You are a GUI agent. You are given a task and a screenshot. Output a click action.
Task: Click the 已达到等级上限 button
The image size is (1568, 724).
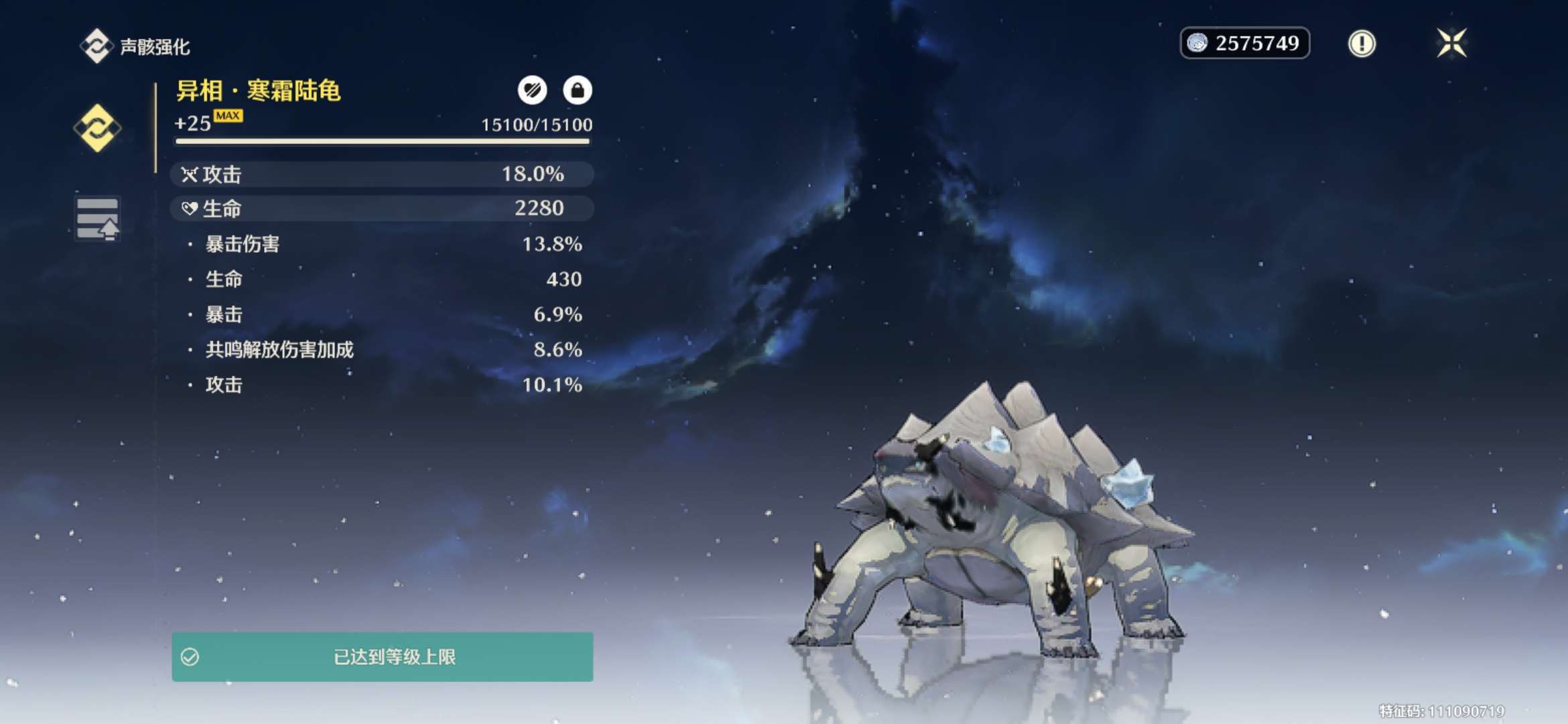[x=382, y=657]
